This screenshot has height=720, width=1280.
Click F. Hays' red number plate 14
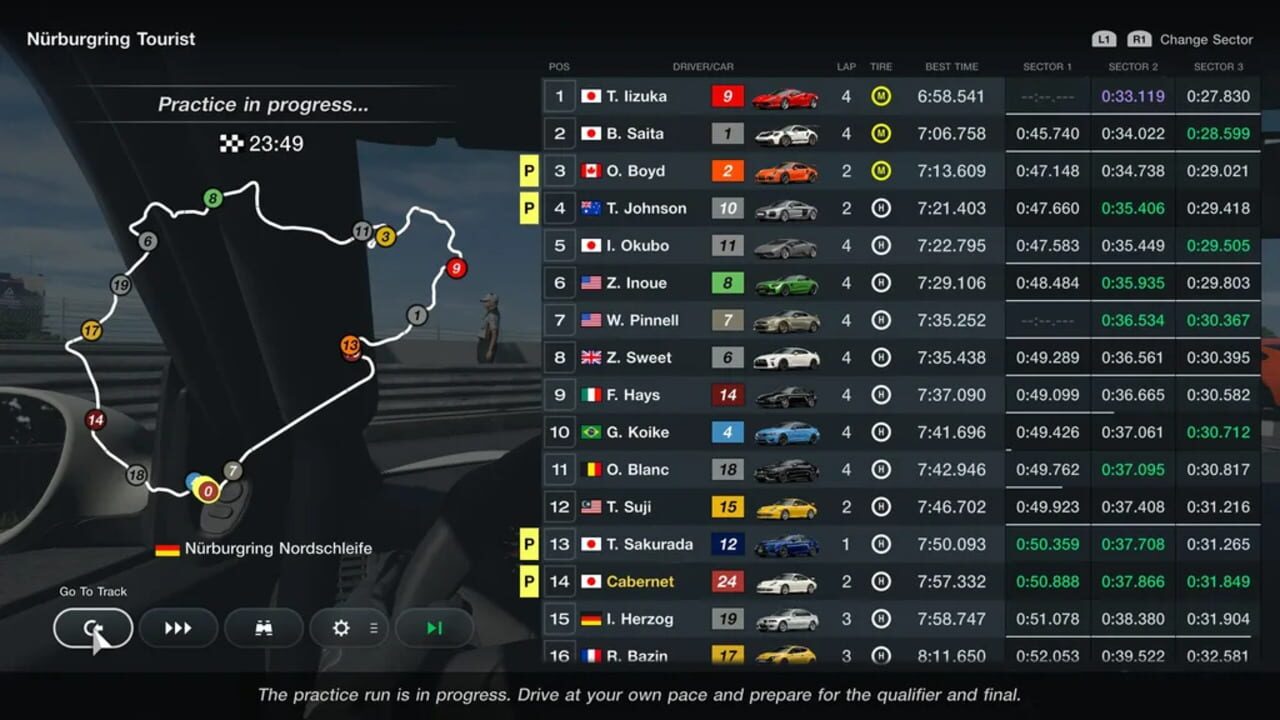[x=727, y=395]
